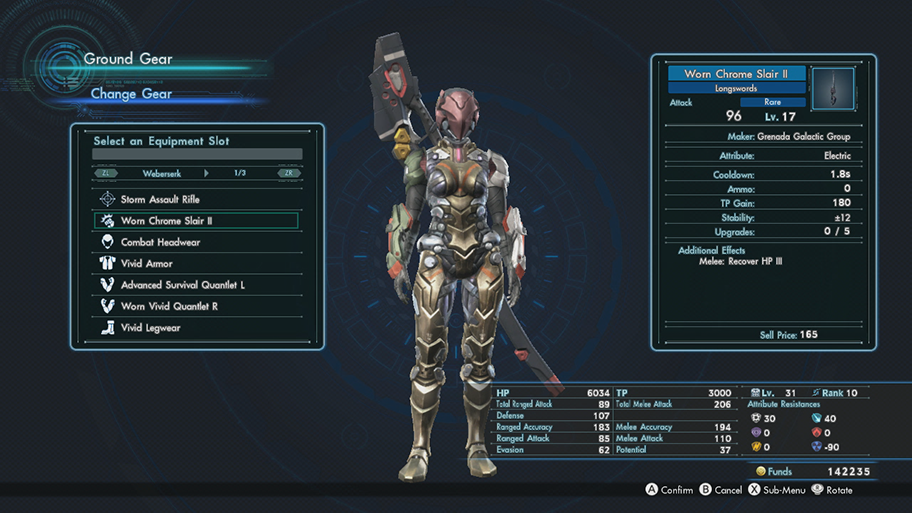Open the Change Gear heading
Viewport: 912px width, 513px height.
pos(131,94)
